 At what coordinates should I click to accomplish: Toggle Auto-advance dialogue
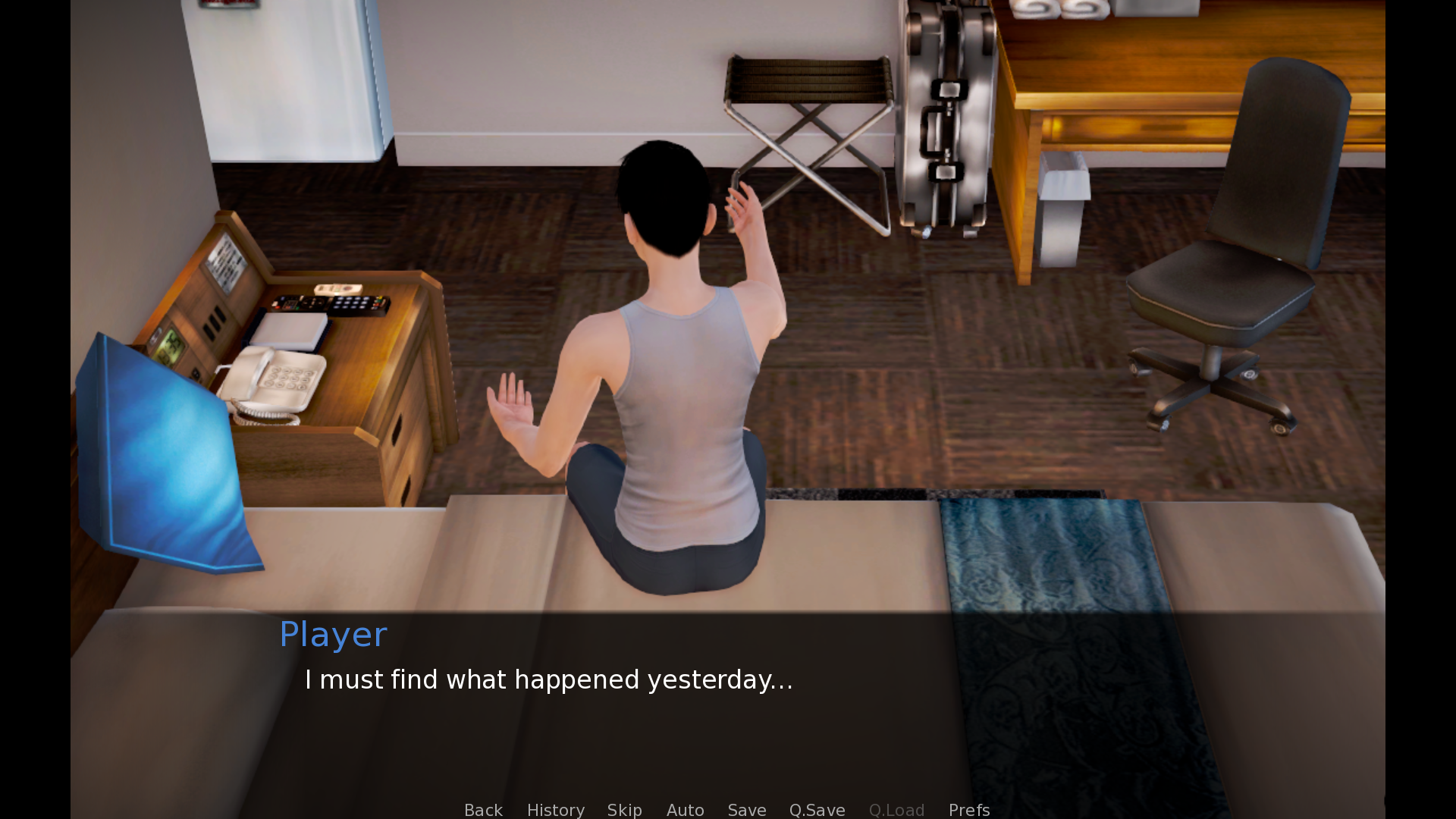(685, 810)
